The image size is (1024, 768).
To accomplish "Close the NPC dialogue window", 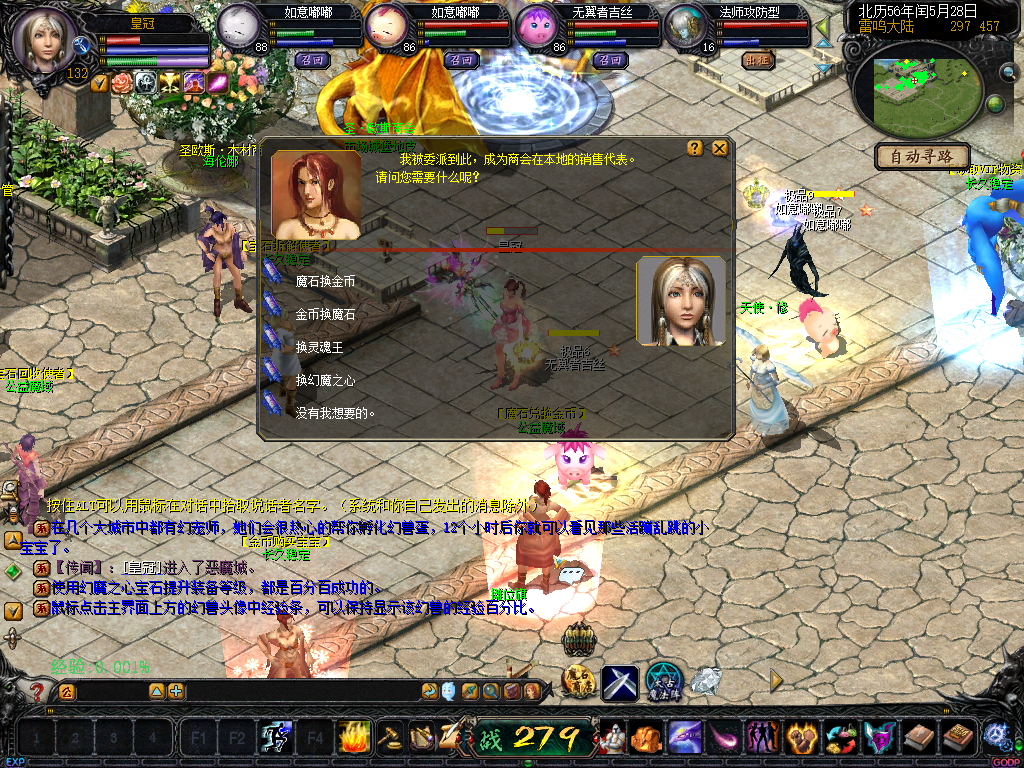I will [x=720, y=148].
